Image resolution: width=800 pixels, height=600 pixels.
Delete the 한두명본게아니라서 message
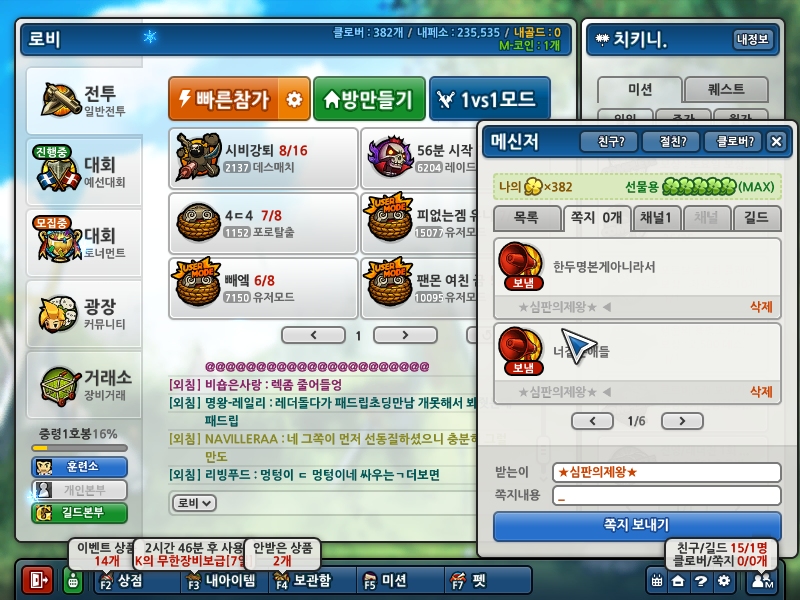coord(761,307)
